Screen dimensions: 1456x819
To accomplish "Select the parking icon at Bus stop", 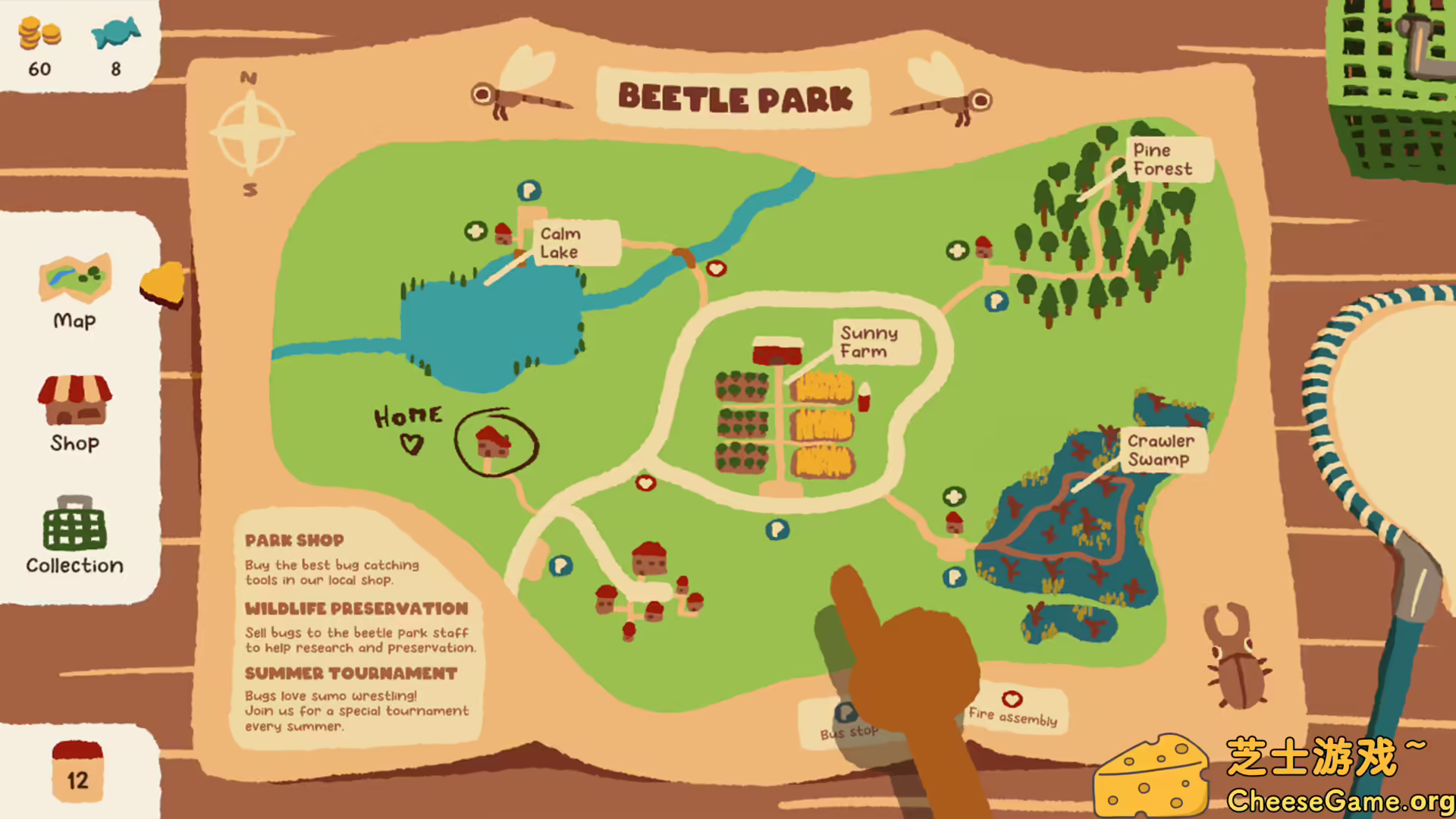I will (844, 711).
